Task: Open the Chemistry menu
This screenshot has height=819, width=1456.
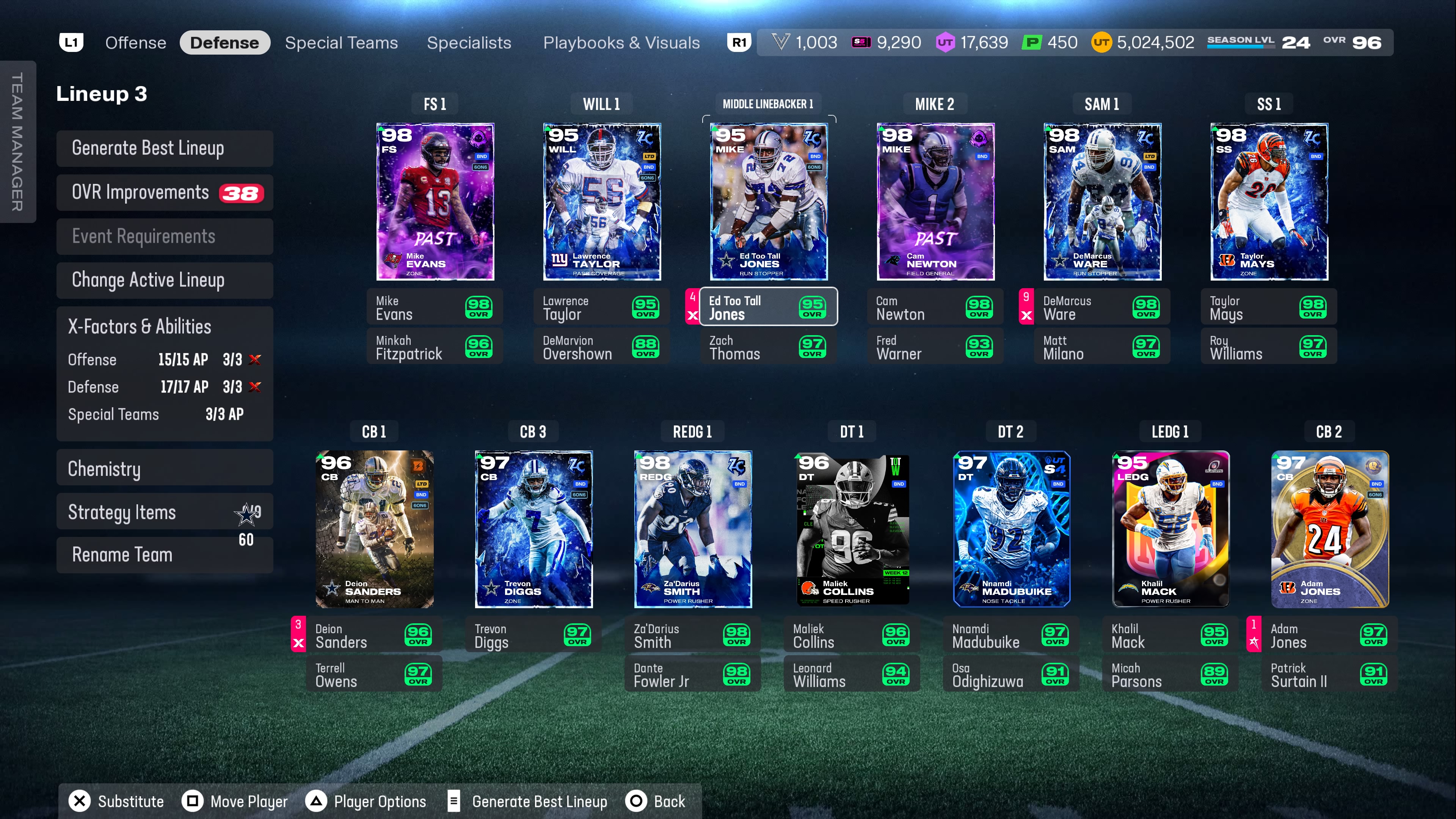Action: (165, 469)
